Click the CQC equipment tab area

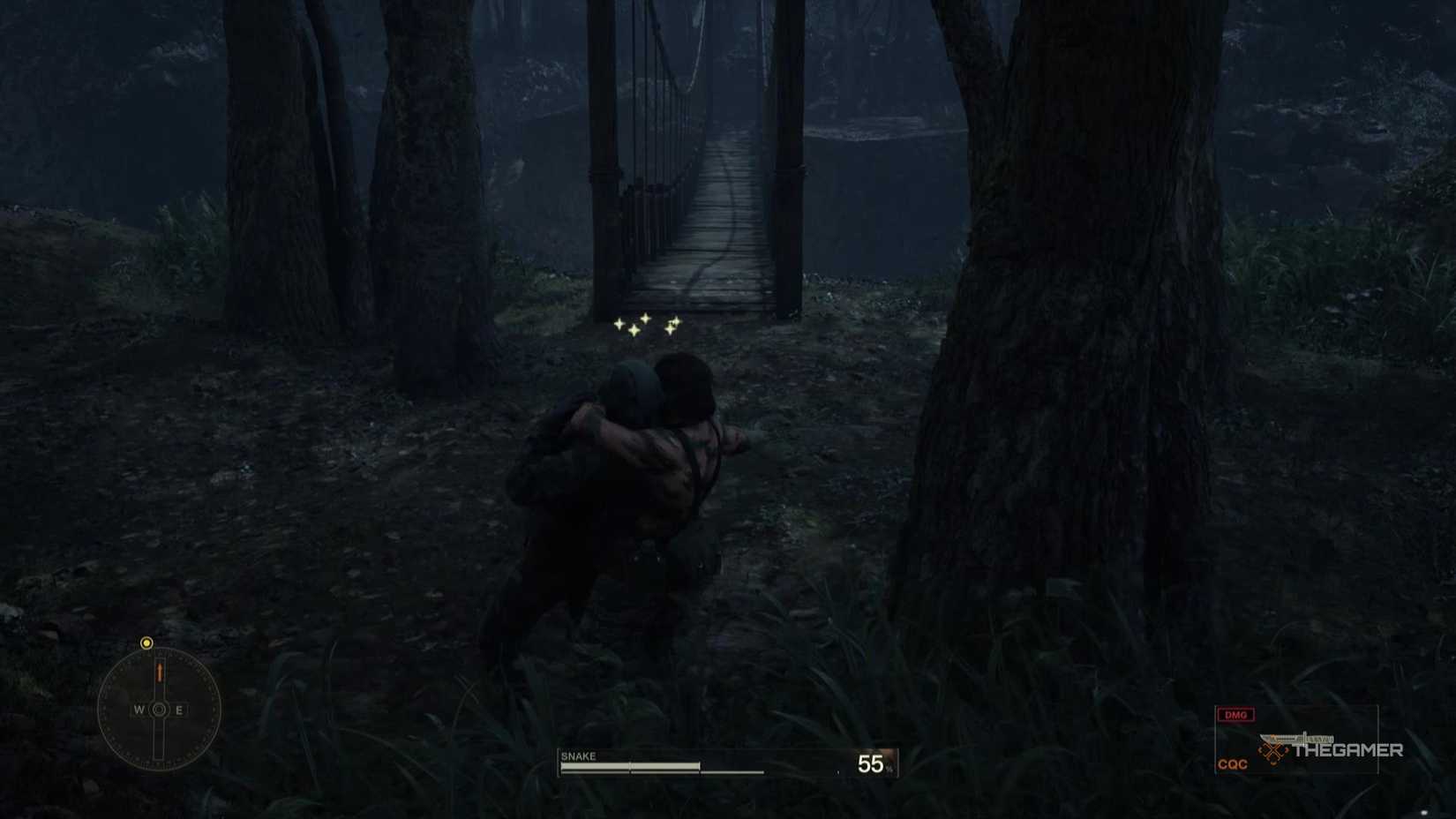(x=1233, y=763)
